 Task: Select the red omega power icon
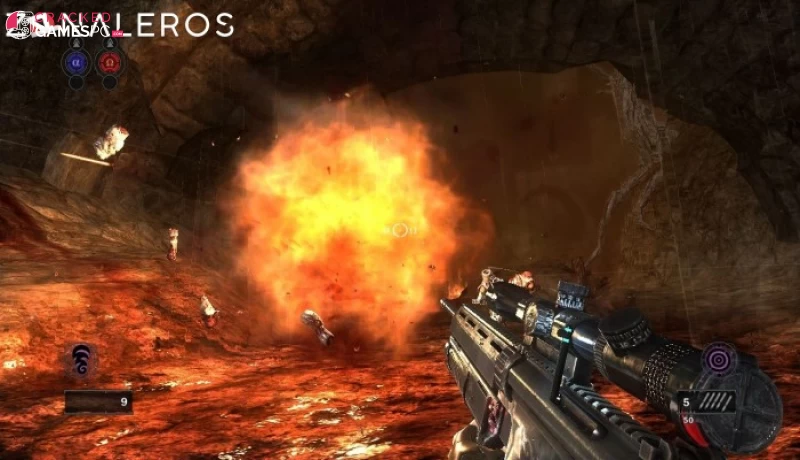coord(110,62)
